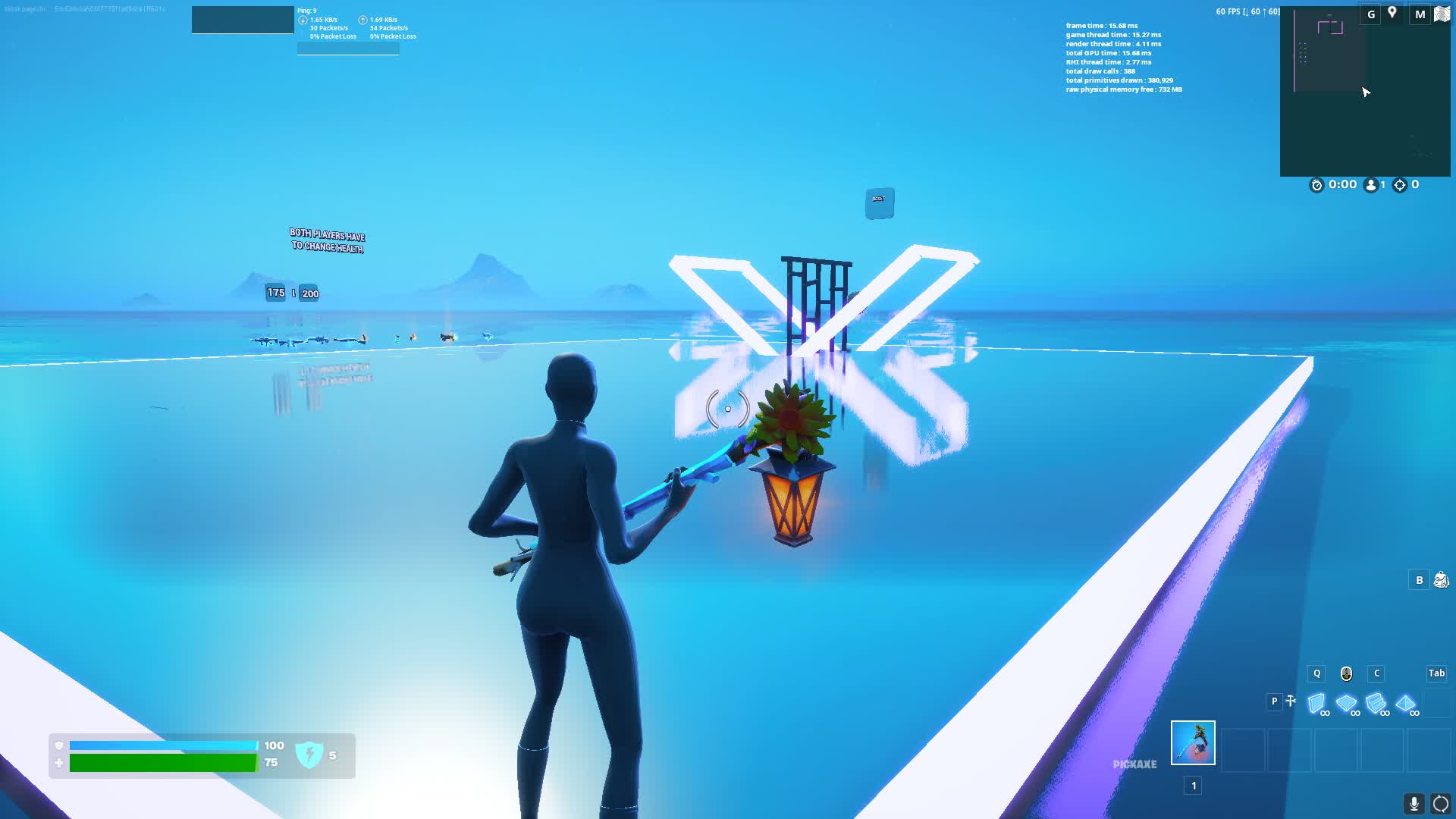
Task: Open the map via the M key hint
Action: tap(1420, 14)
